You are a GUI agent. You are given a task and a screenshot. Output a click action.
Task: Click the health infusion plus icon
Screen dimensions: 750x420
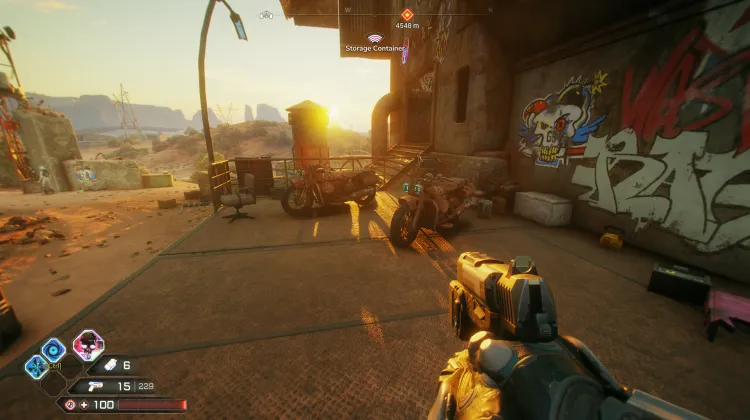(86, 404)
